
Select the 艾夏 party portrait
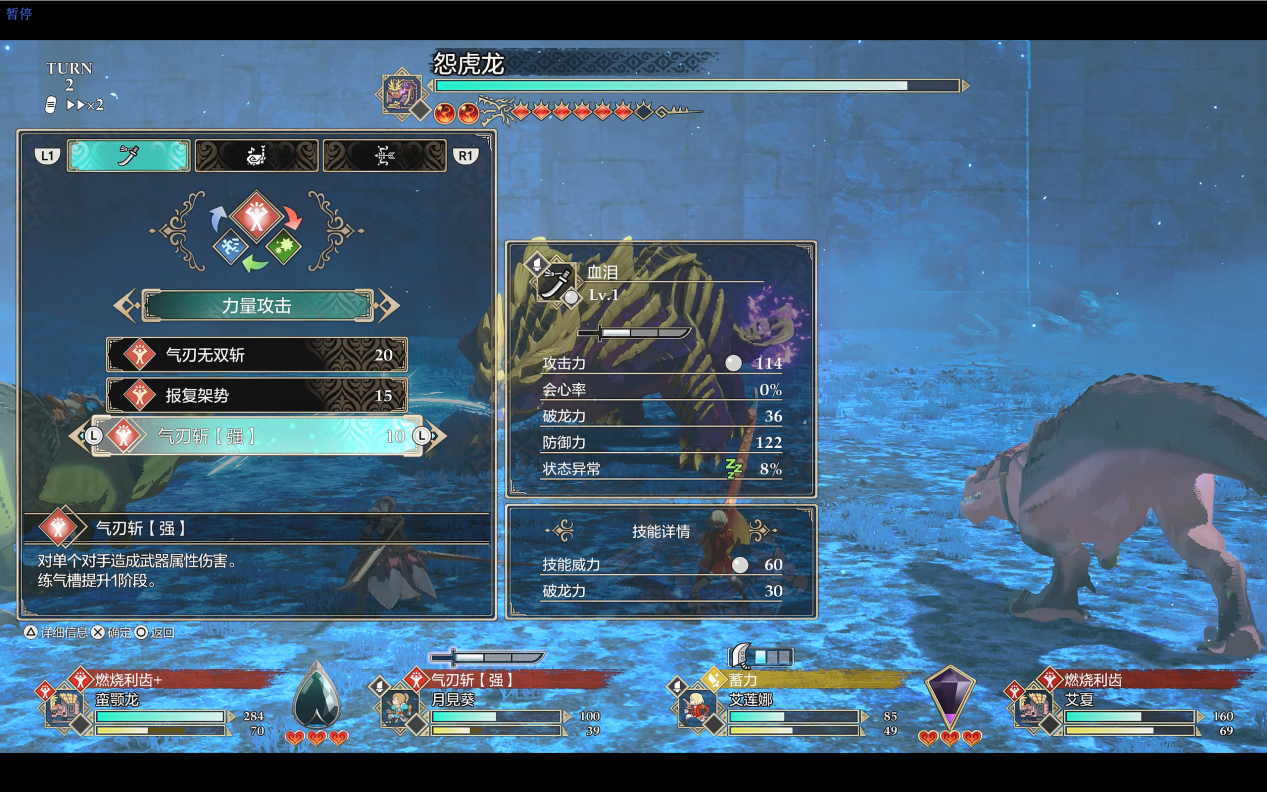pos(1034,708)
